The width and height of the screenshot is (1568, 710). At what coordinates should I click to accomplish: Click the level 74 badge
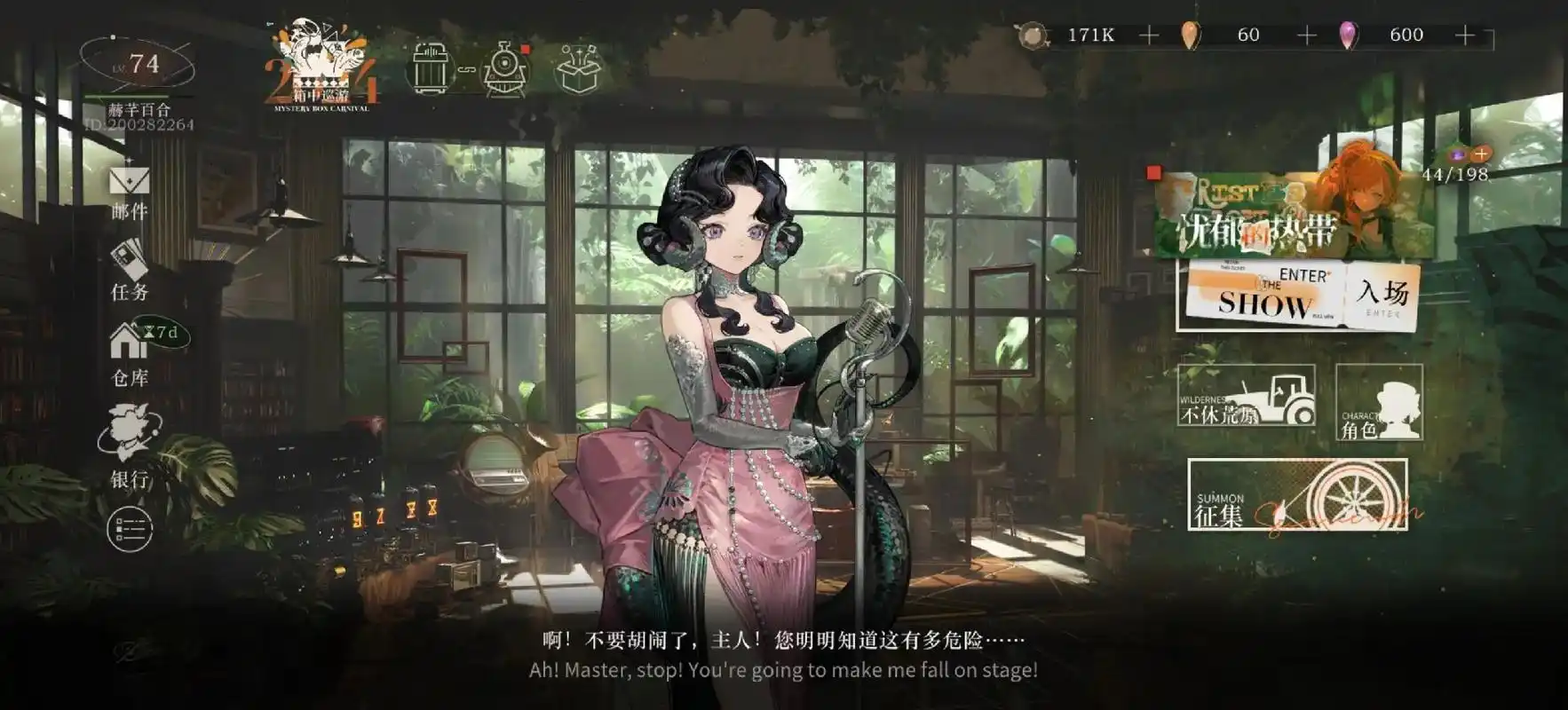click(x=144, y=60)
